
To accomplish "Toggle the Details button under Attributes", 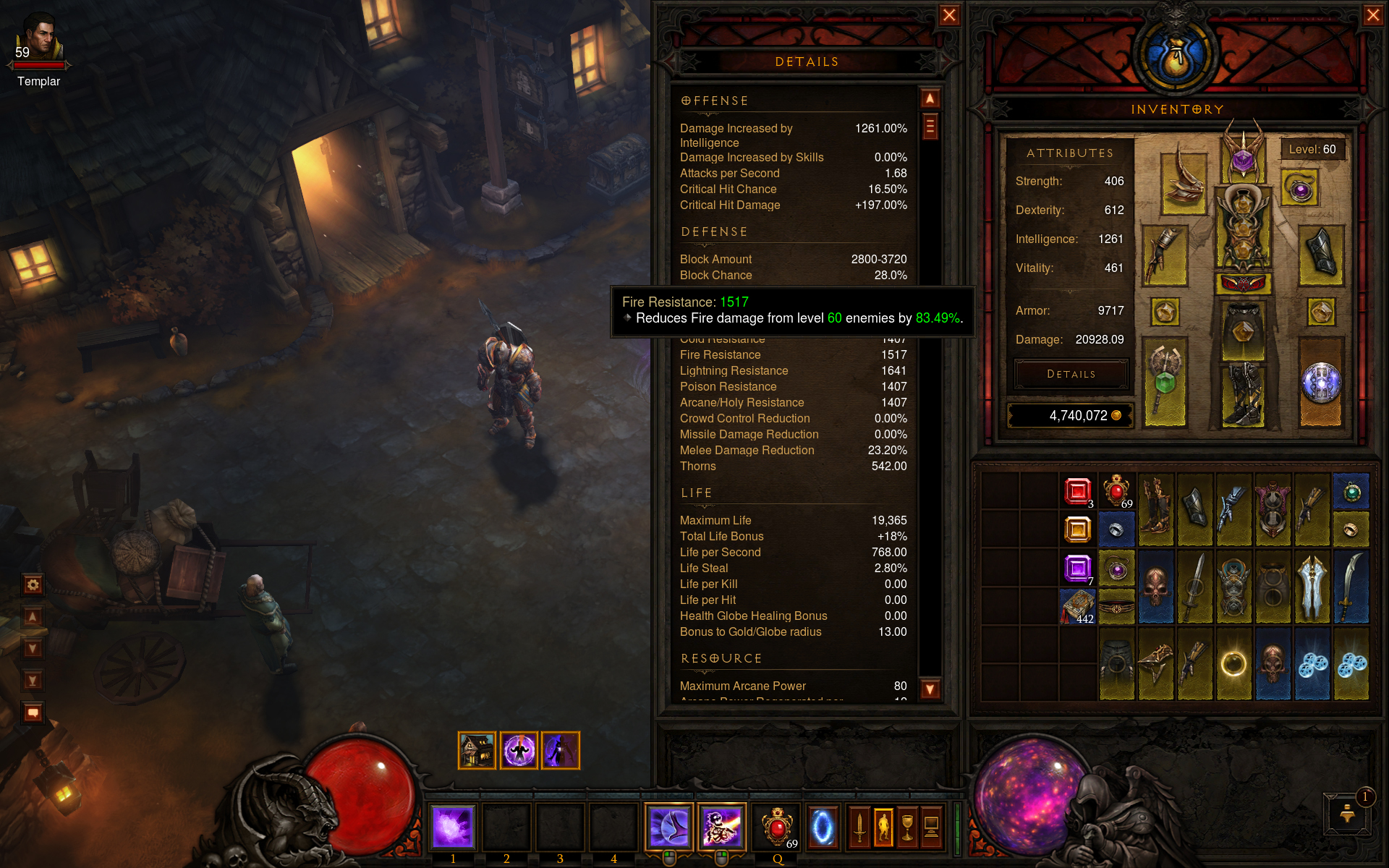I will pyautogui.click(x=1071, y=374).
